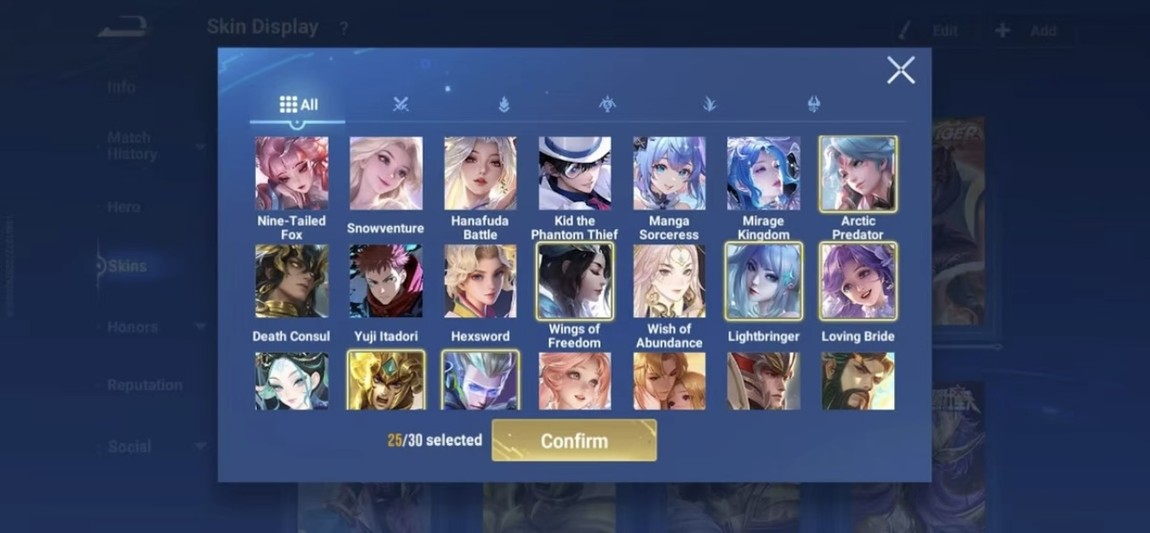1150x533 pixels.
Task: Select the Yuji Itadori skin
Action: [385, 282]
